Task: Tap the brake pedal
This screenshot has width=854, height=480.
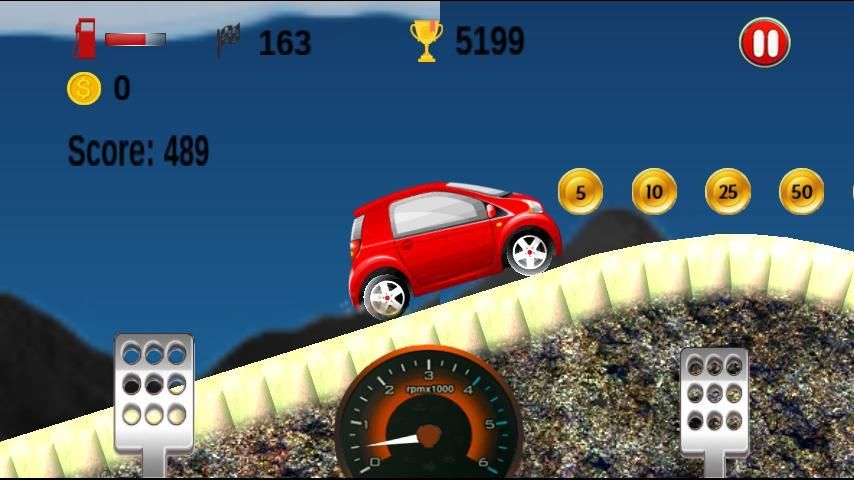Action: (x=153, y=394)
